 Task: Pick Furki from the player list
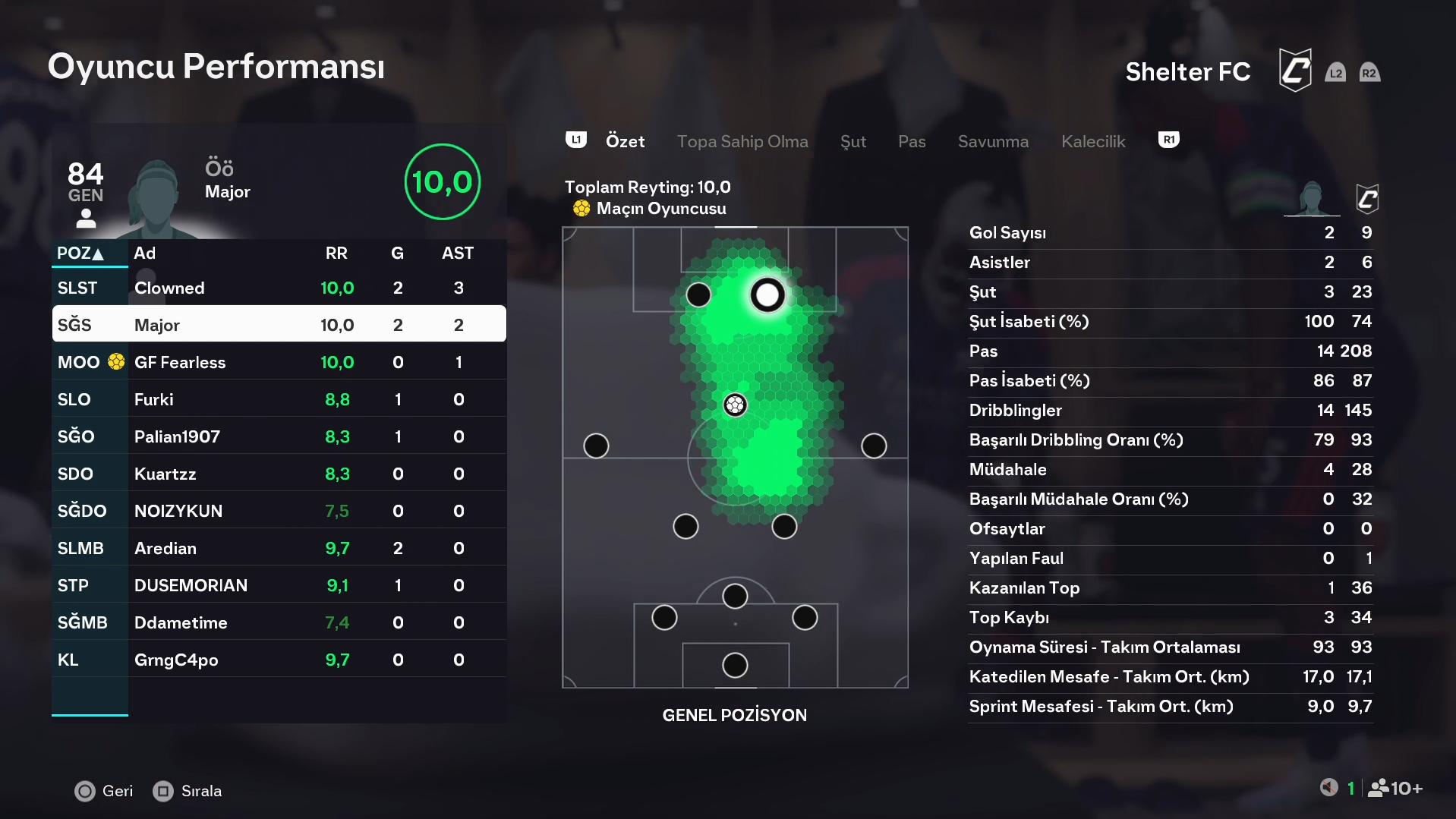tap(279, 399)
